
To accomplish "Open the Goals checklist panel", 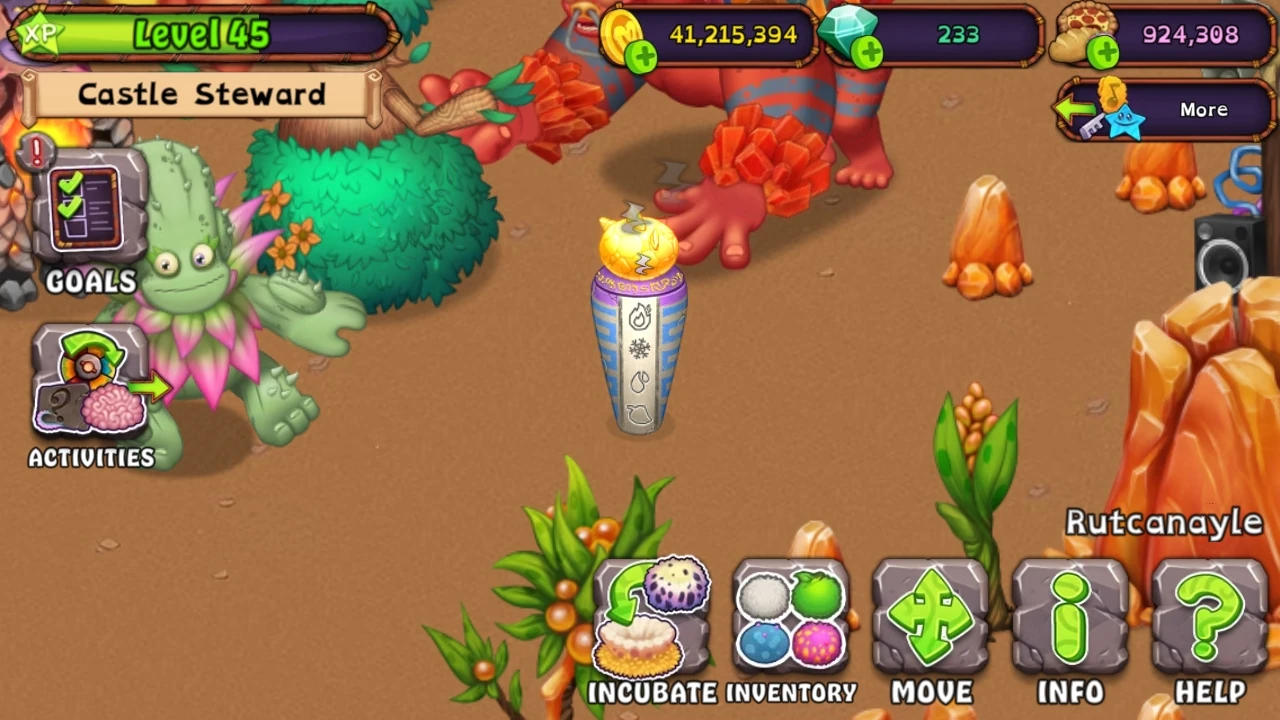I will tap(85, 210).
